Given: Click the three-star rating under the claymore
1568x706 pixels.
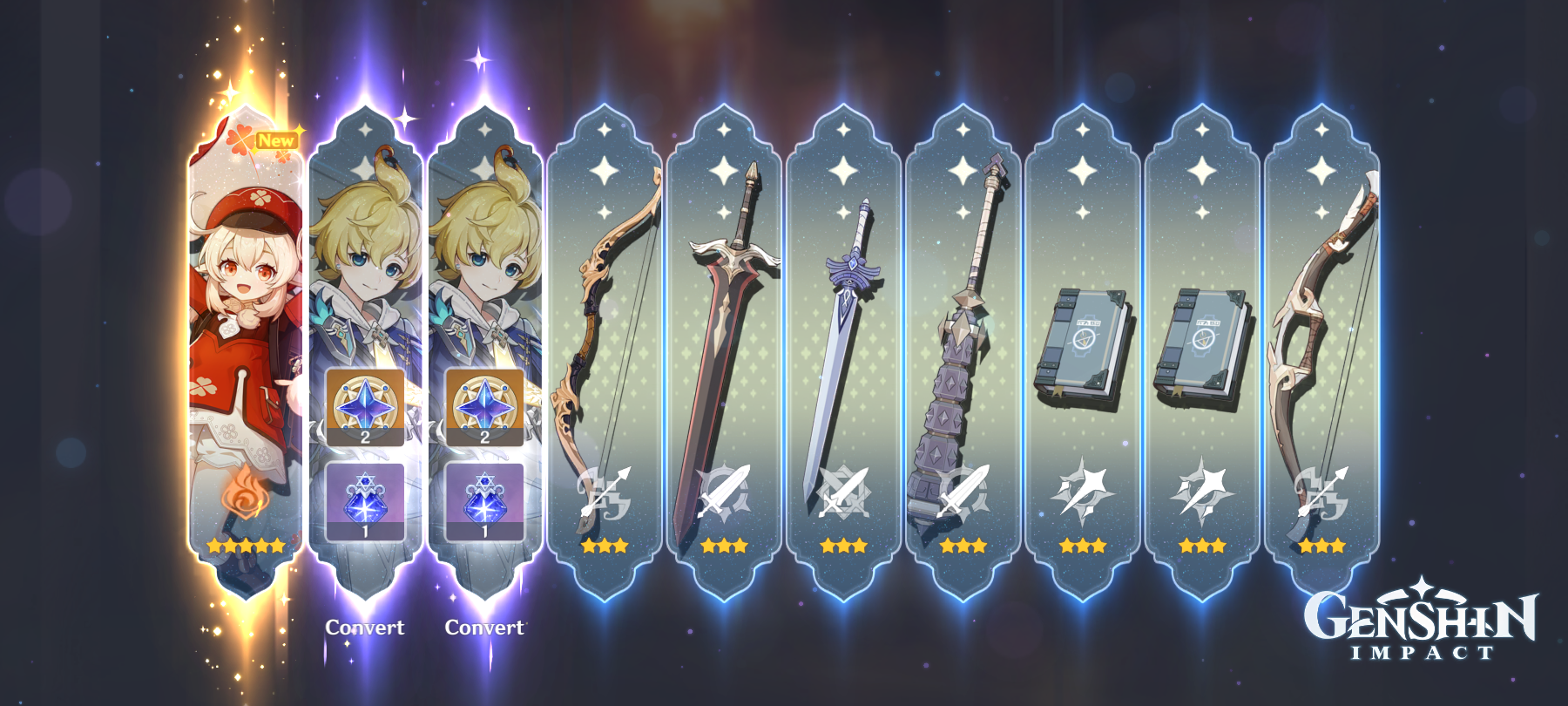Looking at the screenshot, I should (723, 546).
